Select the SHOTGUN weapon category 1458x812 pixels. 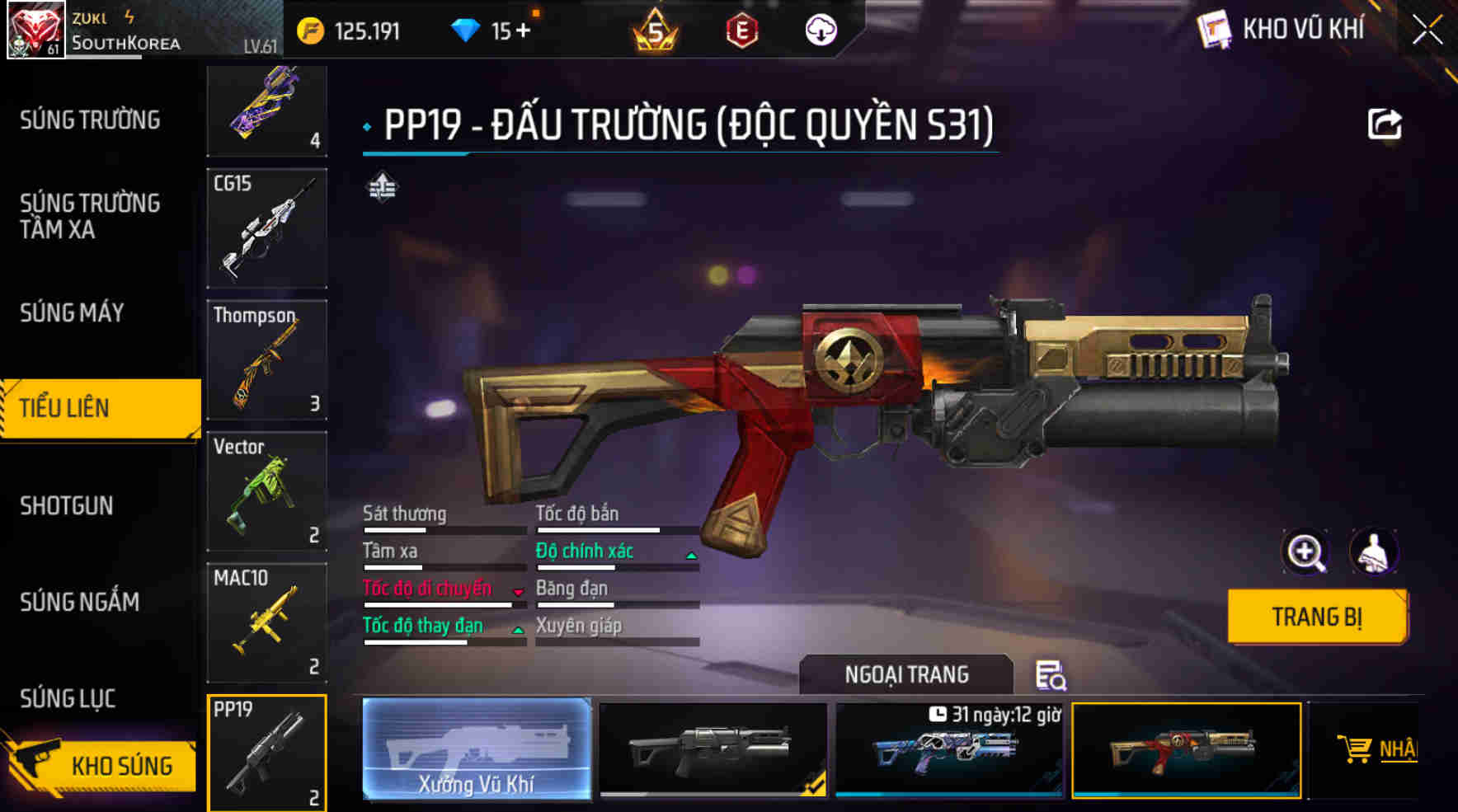[x=66, y=505]
